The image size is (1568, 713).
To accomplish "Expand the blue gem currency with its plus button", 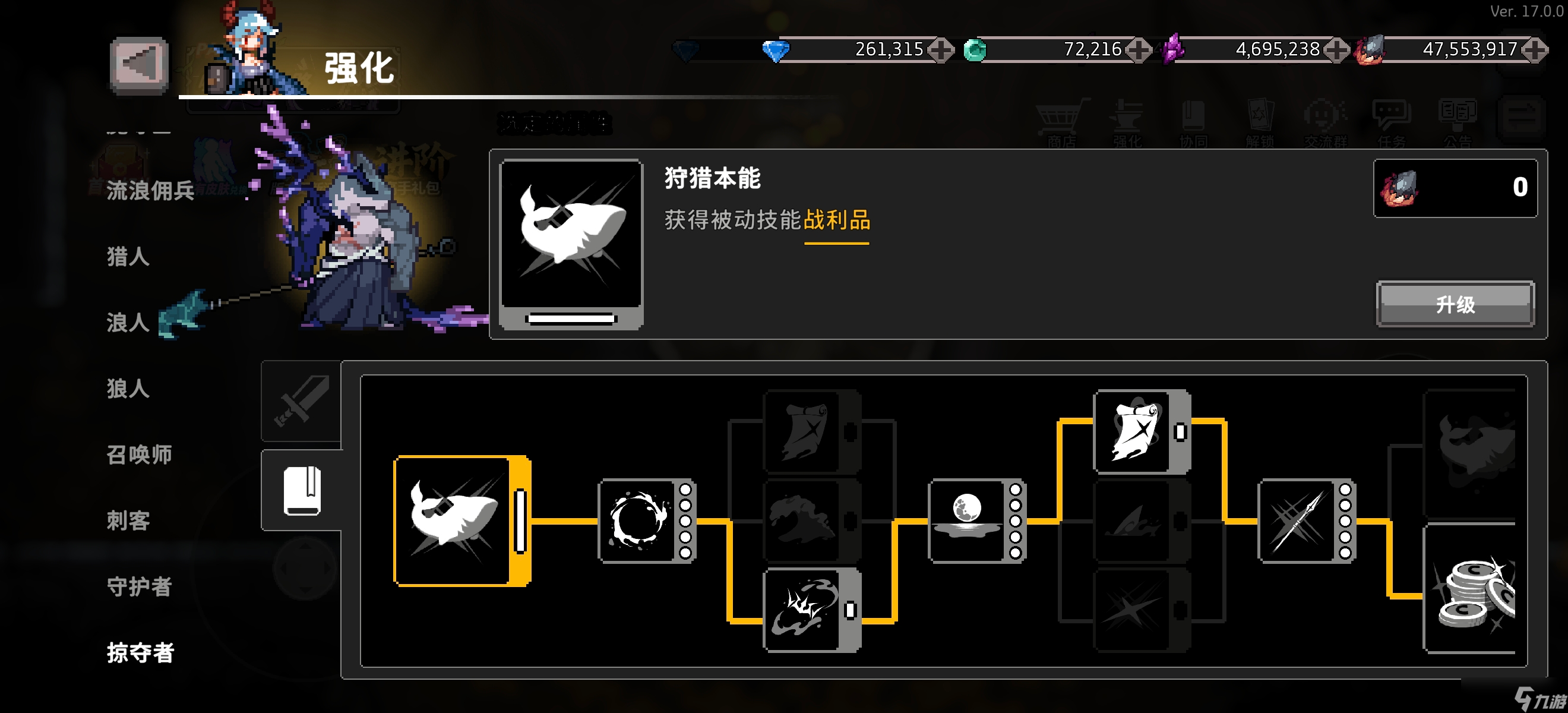I will coord(940,50).
